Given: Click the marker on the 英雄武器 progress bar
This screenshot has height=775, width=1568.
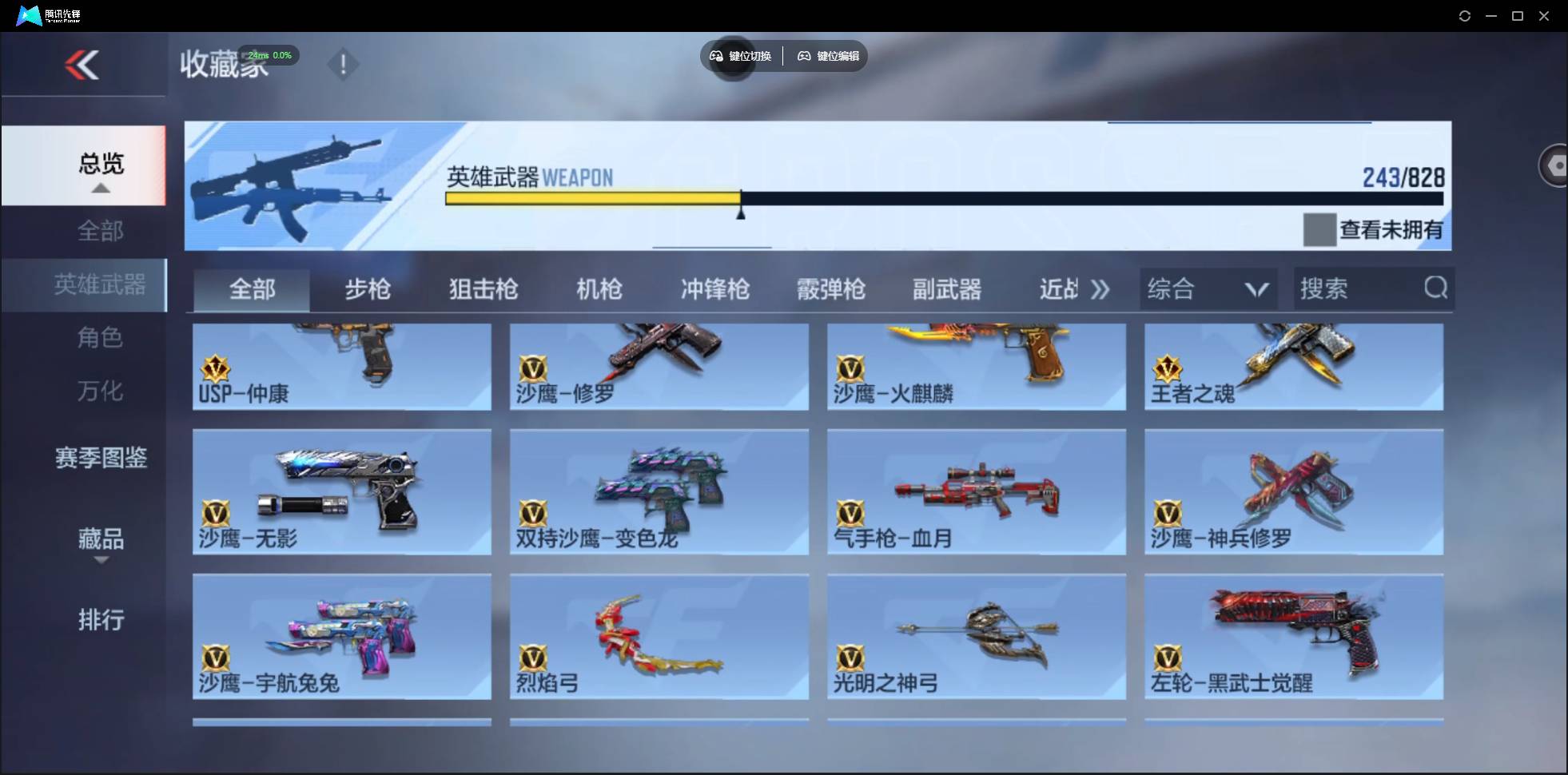Looking at the screenshot, I should (x=742, y=209).
